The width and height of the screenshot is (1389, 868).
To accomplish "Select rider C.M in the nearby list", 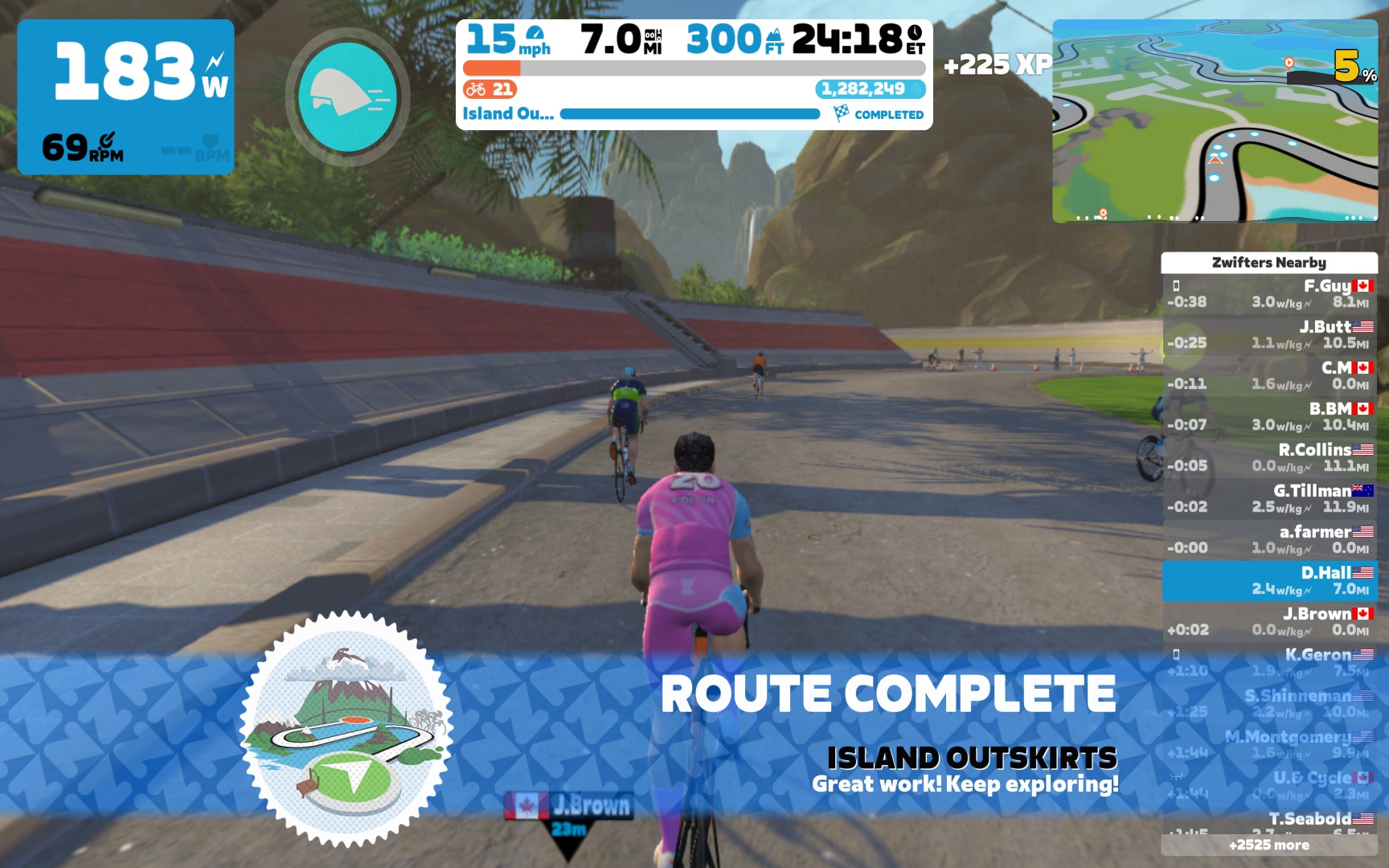I will point(1268,376).
